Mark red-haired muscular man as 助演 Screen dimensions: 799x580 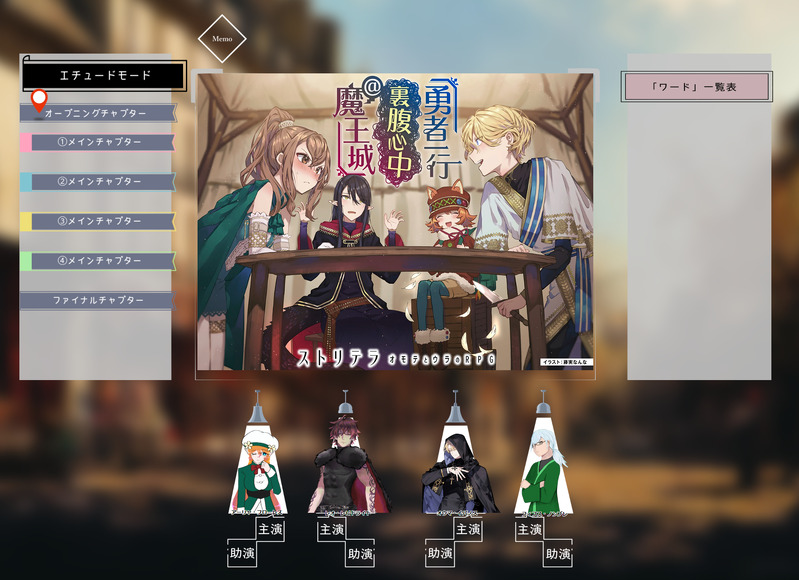point(360,554)
